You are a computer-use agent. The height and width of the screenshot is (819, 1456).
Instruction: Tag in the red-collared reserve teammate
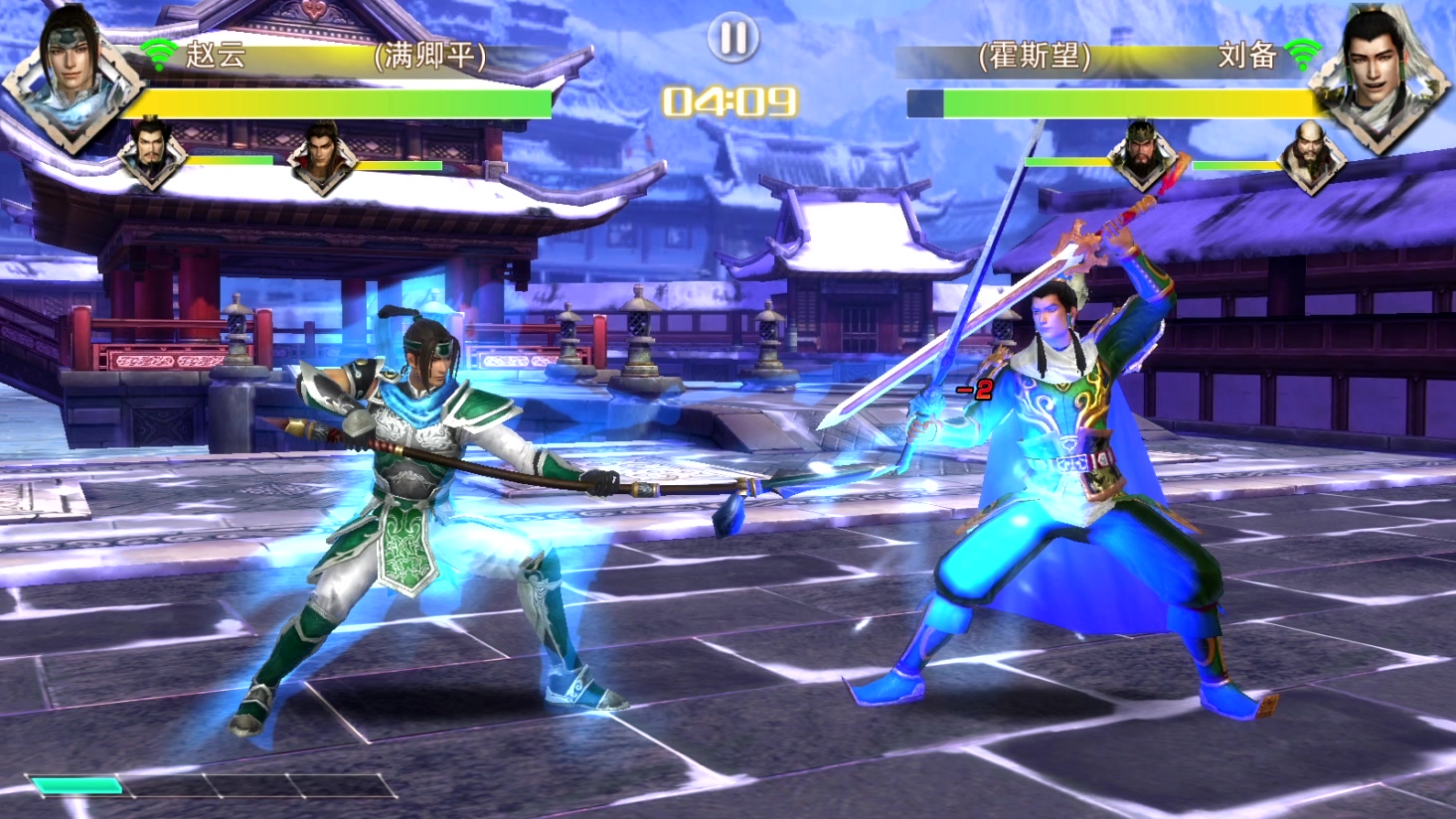[x=321, y=156]
